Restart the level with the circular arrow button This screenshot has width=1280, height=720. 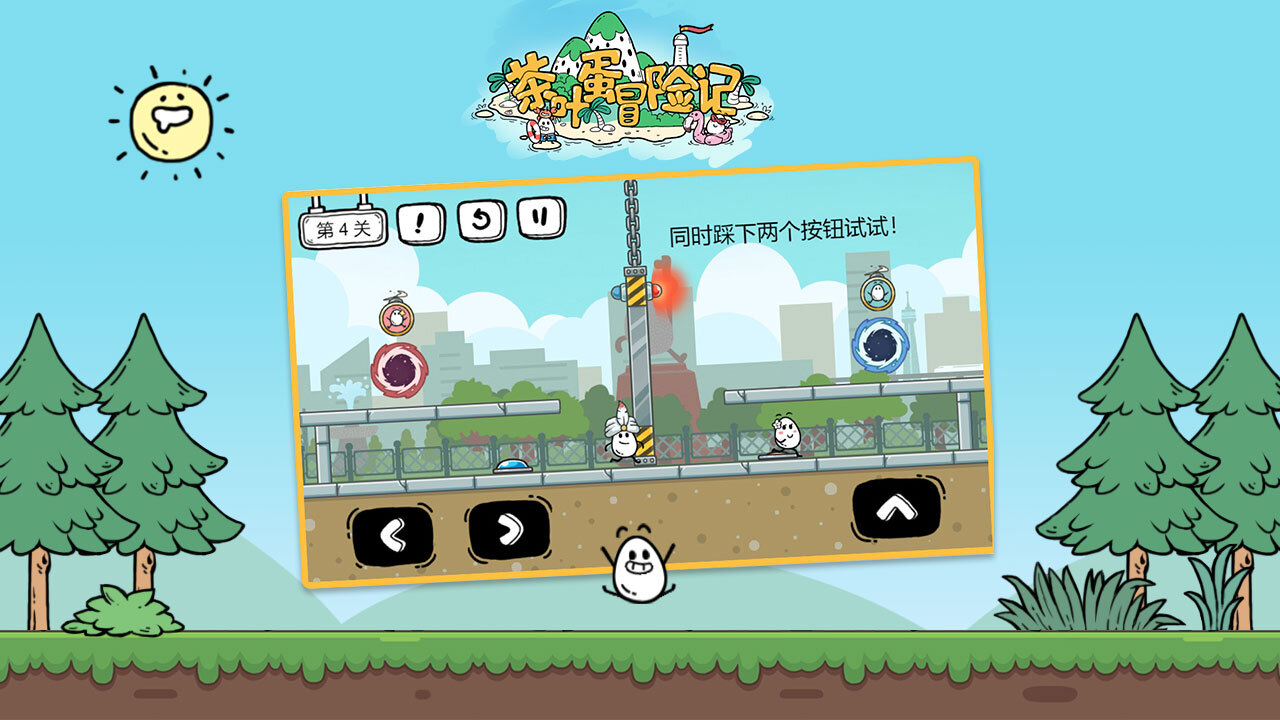pyautogui.click(x=482, y=220)
